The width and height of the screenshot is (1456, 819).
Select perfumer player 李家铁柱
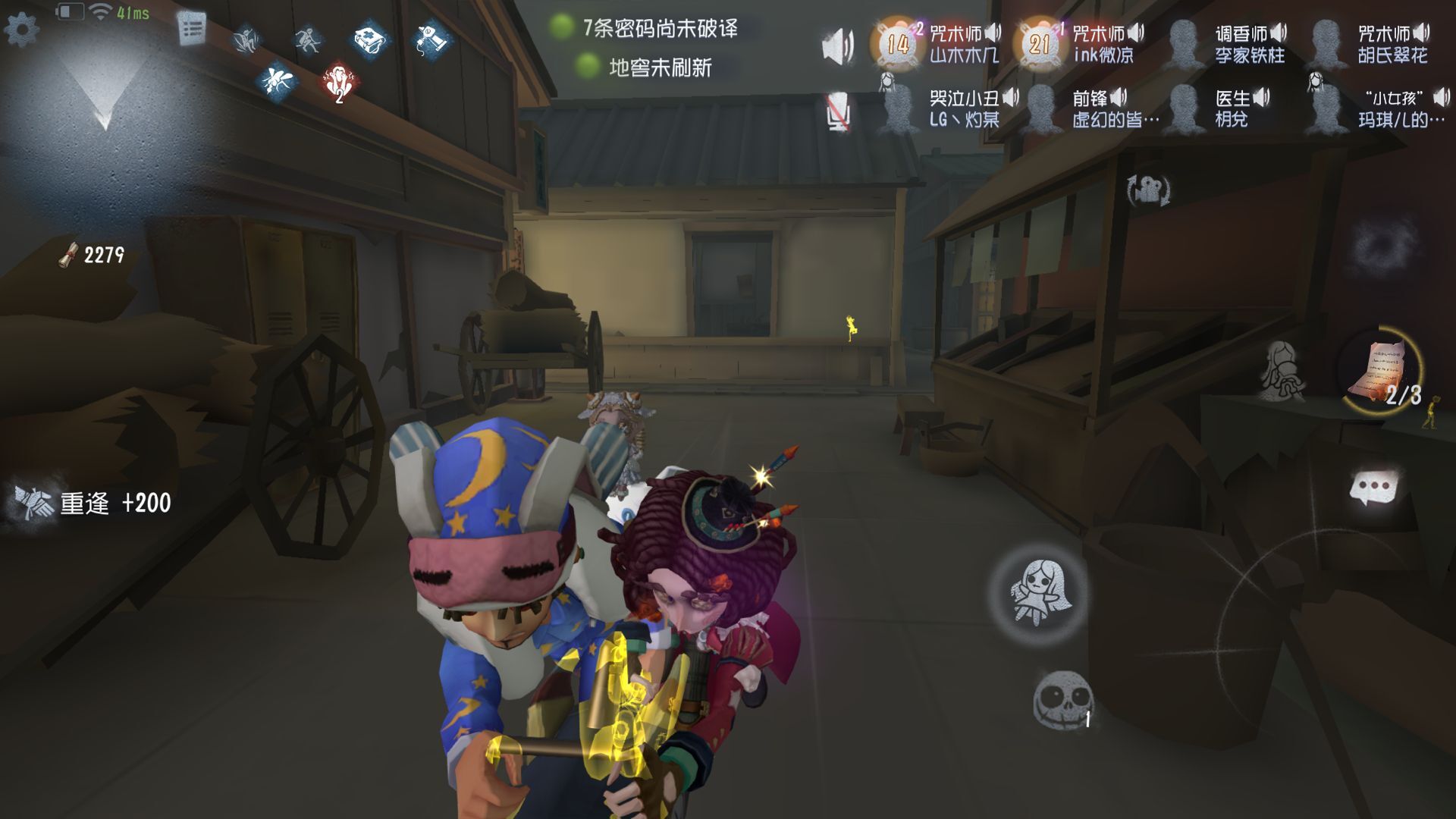1228,44
